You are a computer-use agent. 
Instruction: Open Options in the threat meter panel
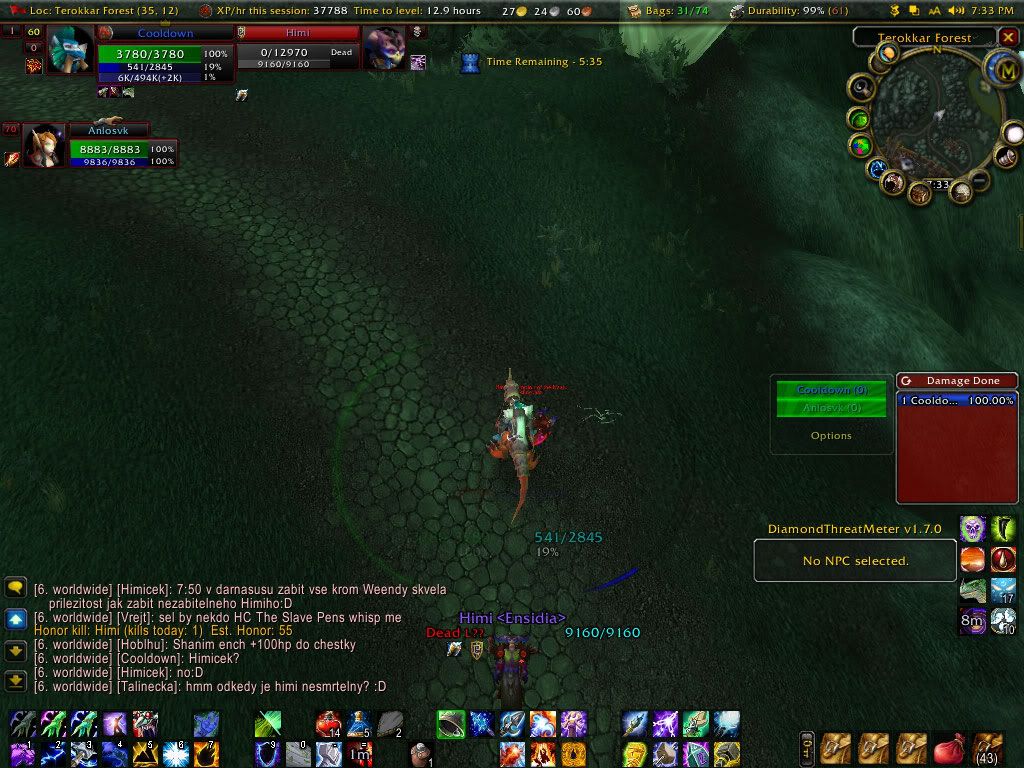831,436
